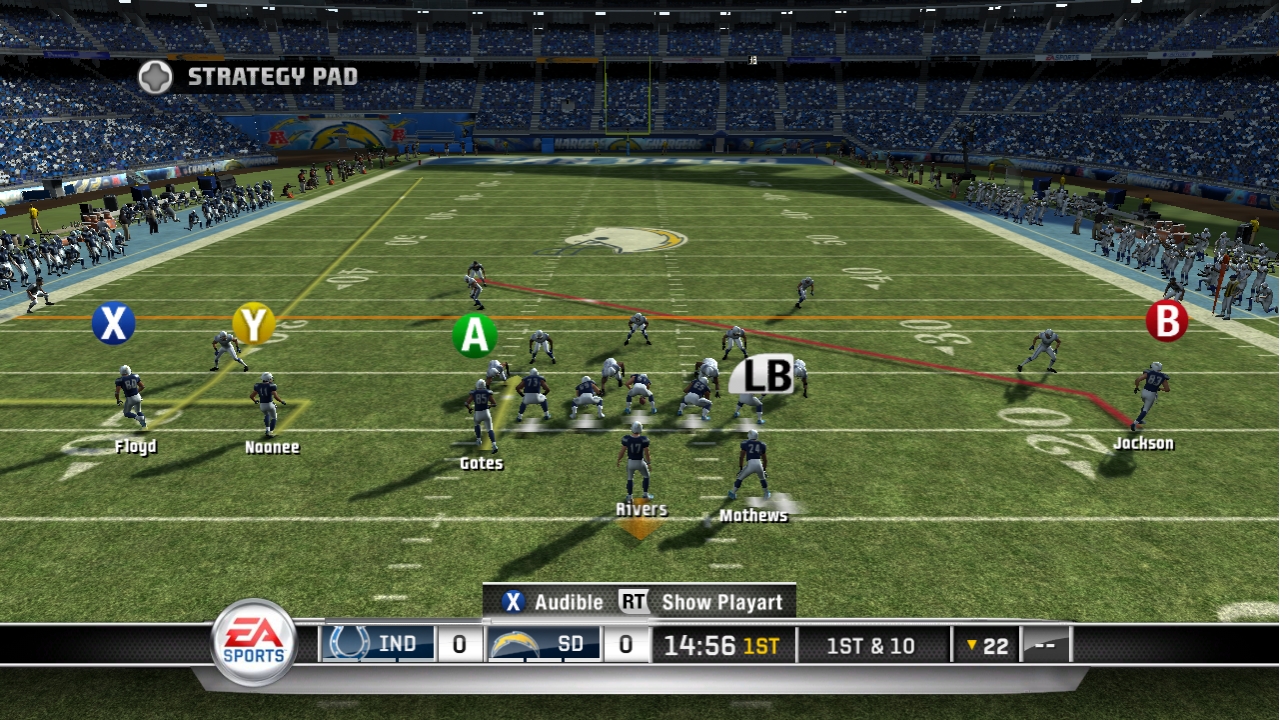
Task: Click the 14:56 game clock display
Action: pos(698,644)
